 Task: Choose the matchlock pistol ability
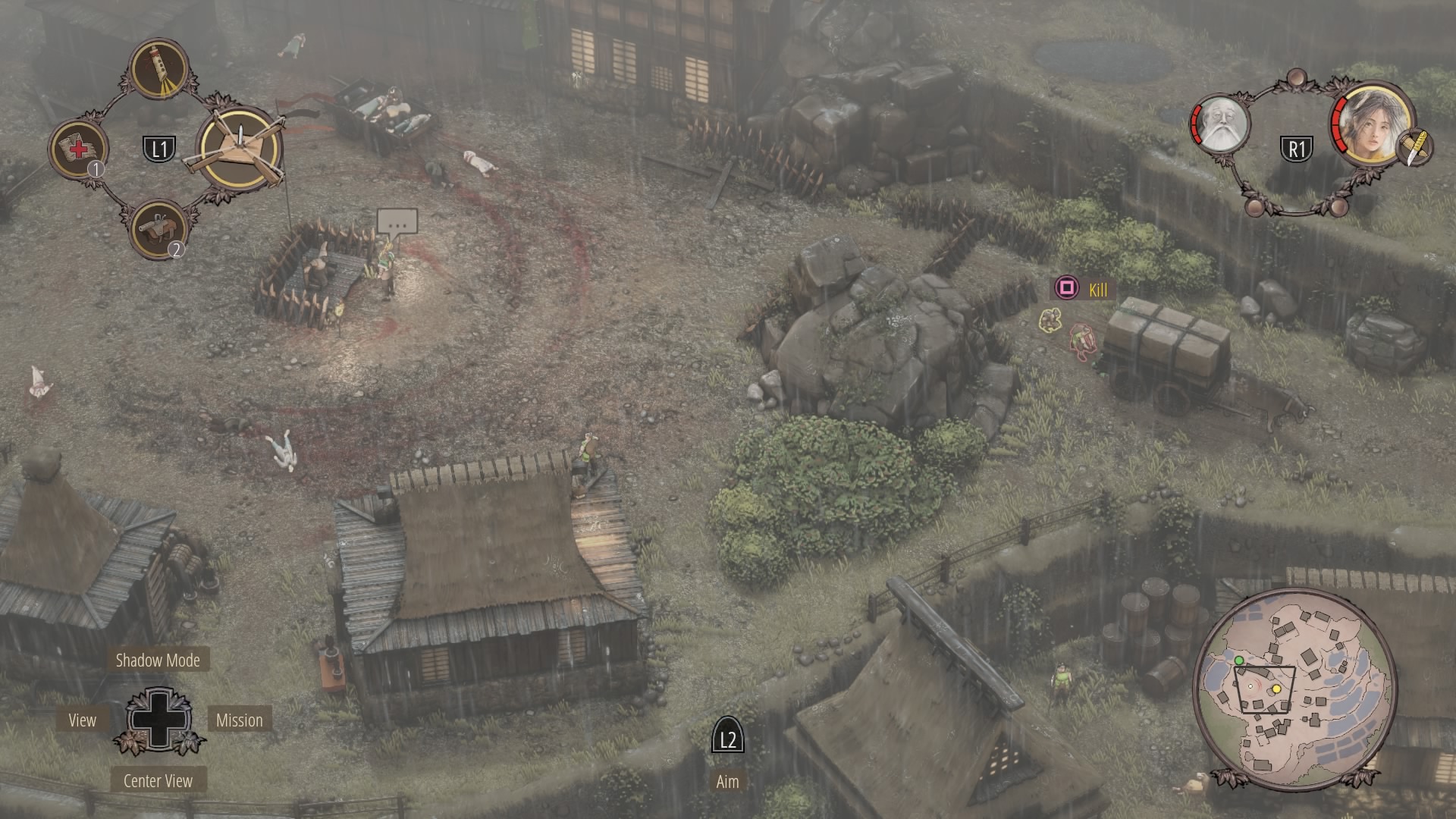[x=159, y=228]
